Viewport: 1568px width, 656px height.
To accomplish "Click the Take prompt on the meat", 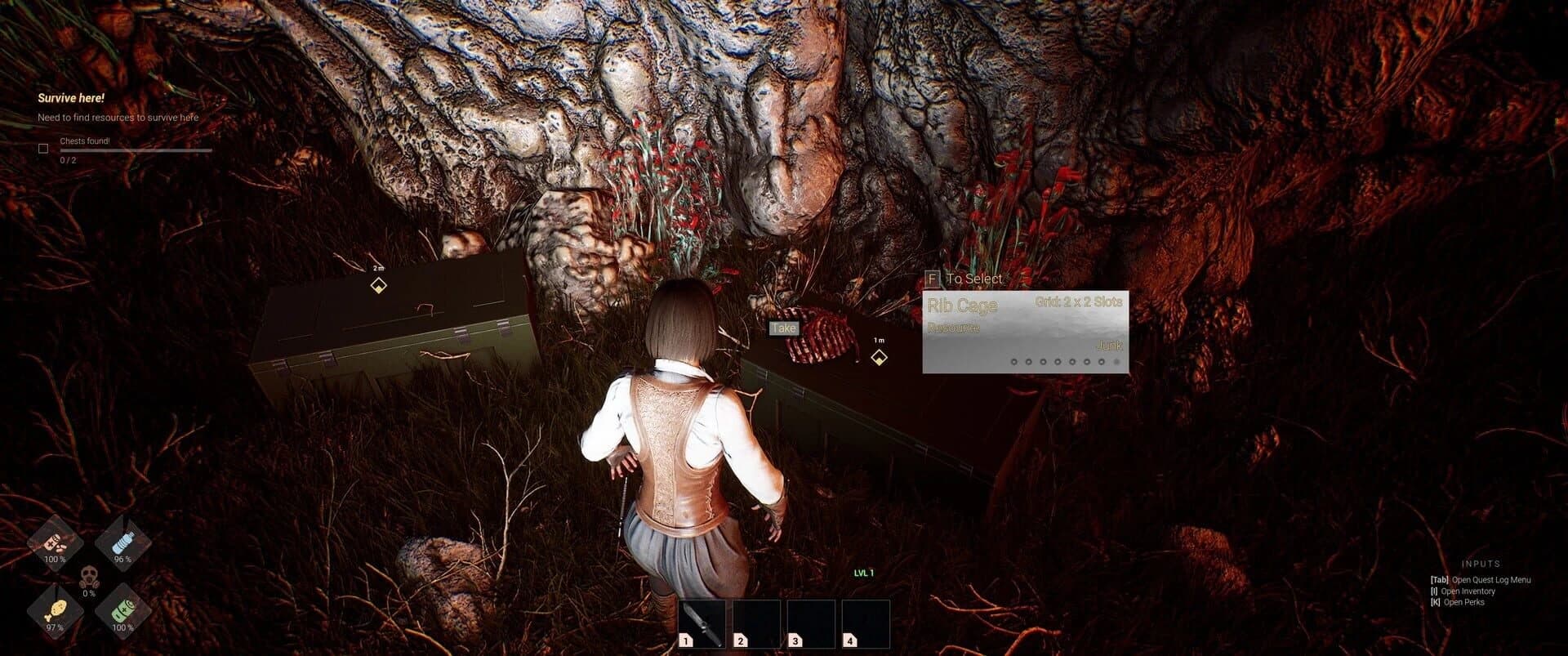I will coord(783,328).
